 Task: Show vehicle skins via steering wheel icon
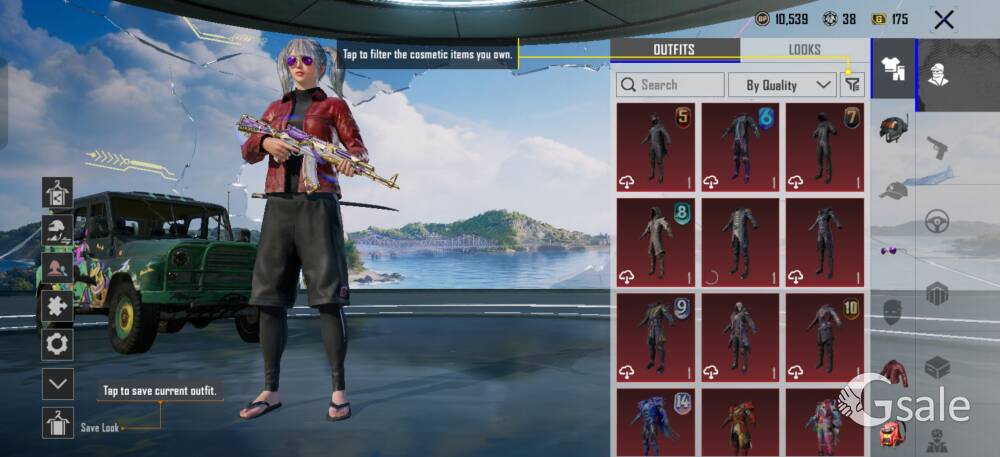[937, 221]
